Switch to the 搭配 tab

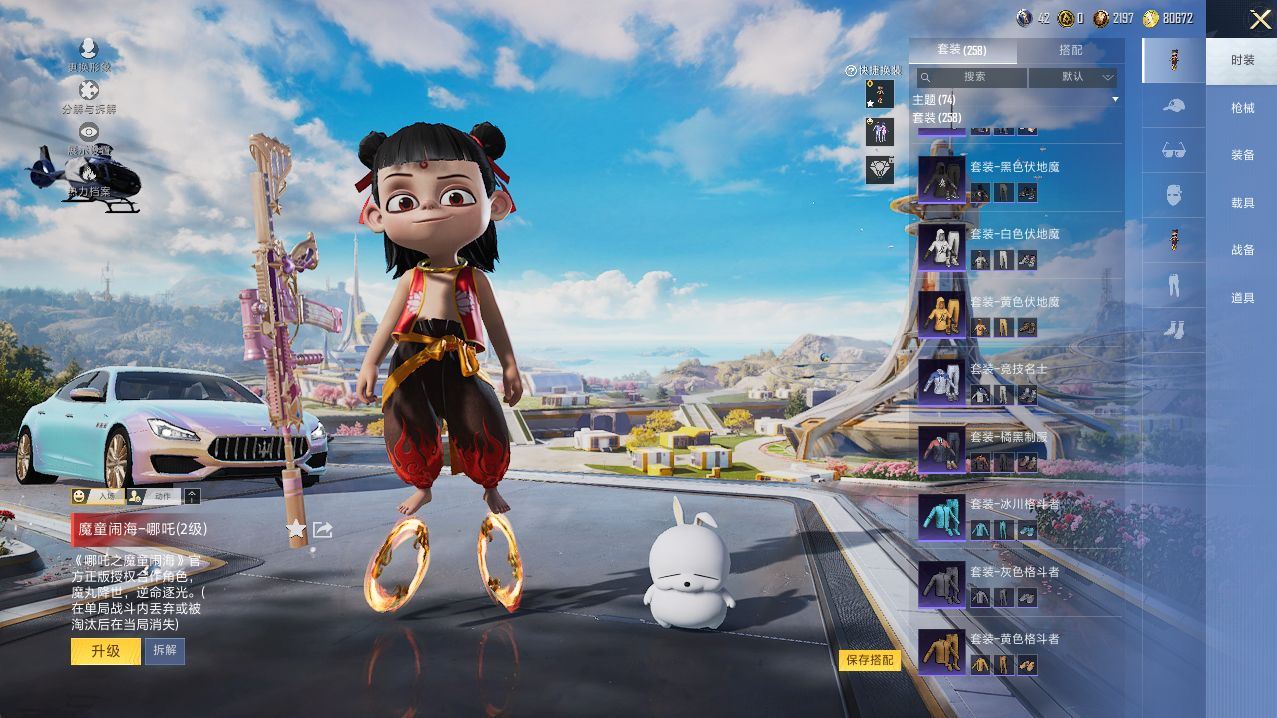click(x=1070, y=50)
